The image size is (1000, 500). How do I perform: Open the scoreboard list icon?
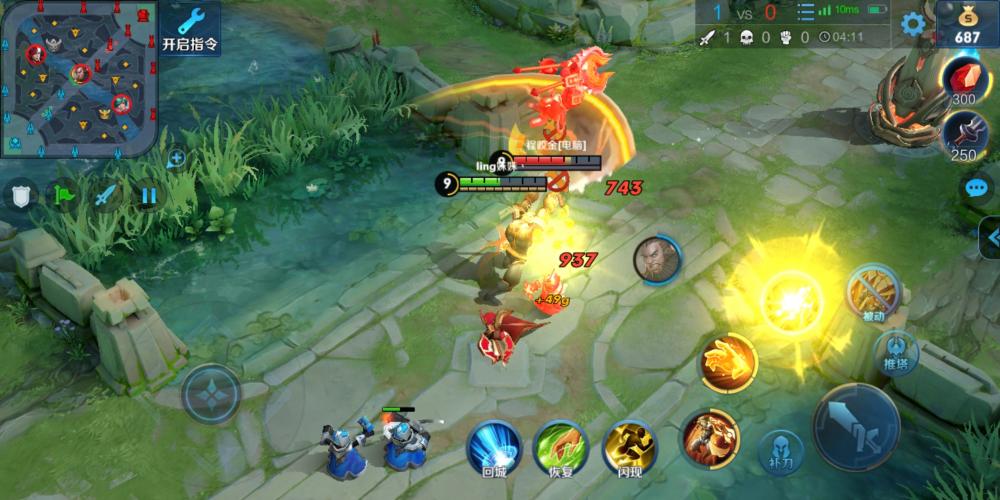(x=805, y=13)
